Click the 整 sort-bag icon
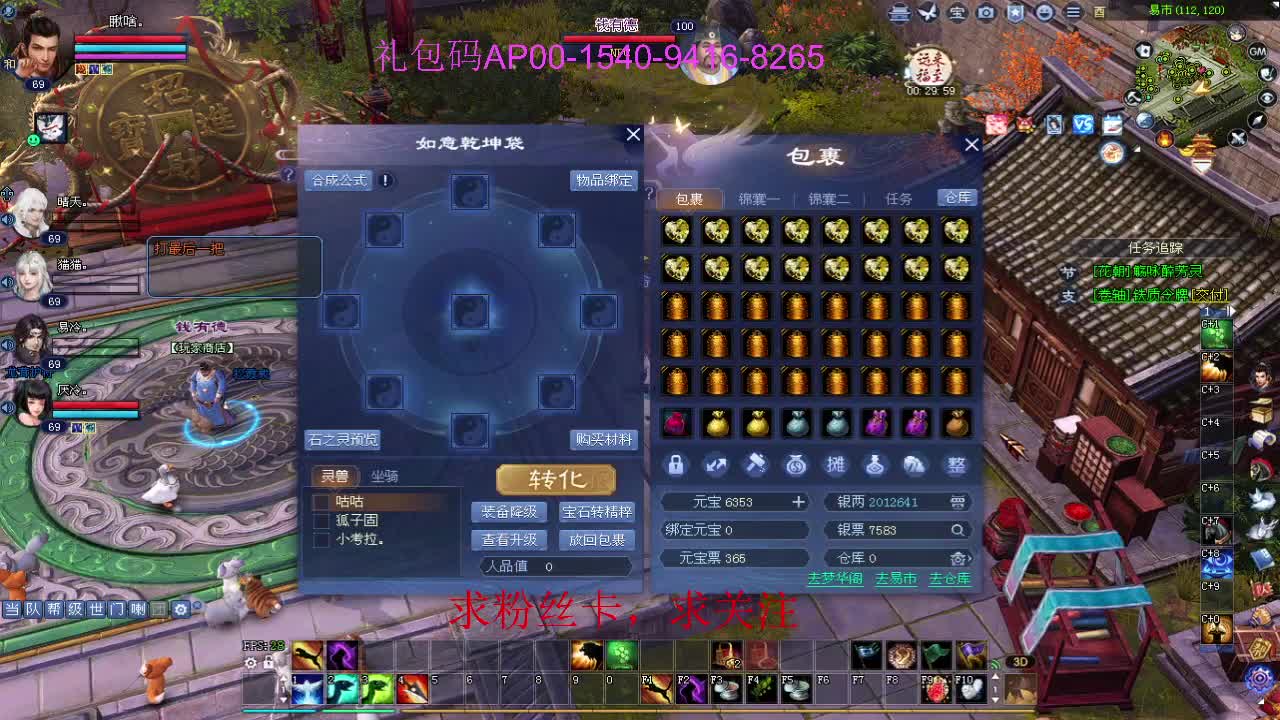Image resolution: width=1280 pixels, height=720 pixels. tap(957, 465)
